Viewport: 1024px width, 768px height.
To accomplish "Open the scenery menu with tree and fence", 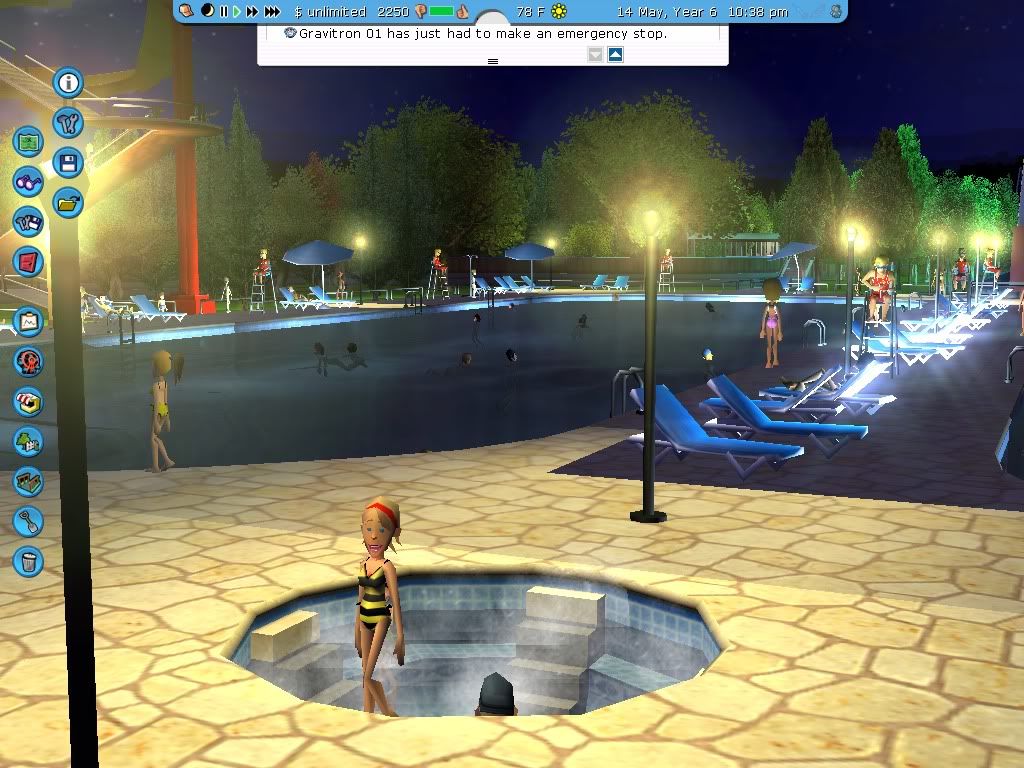I will coord(28,441).
